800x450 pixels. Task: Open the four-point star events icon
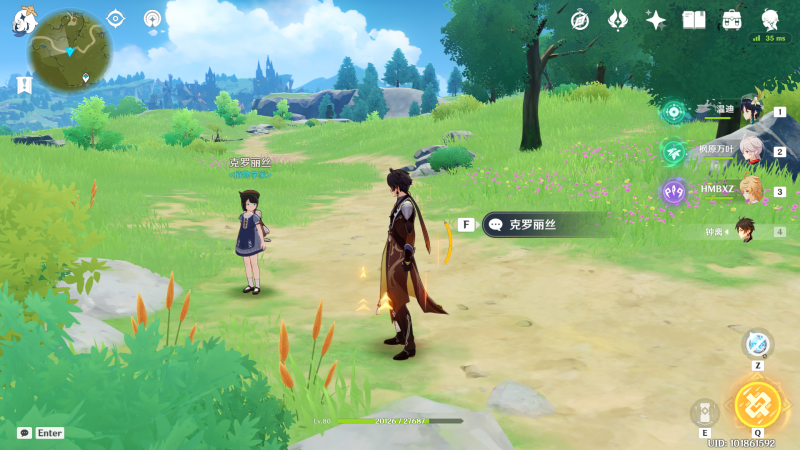coord(656,20)
